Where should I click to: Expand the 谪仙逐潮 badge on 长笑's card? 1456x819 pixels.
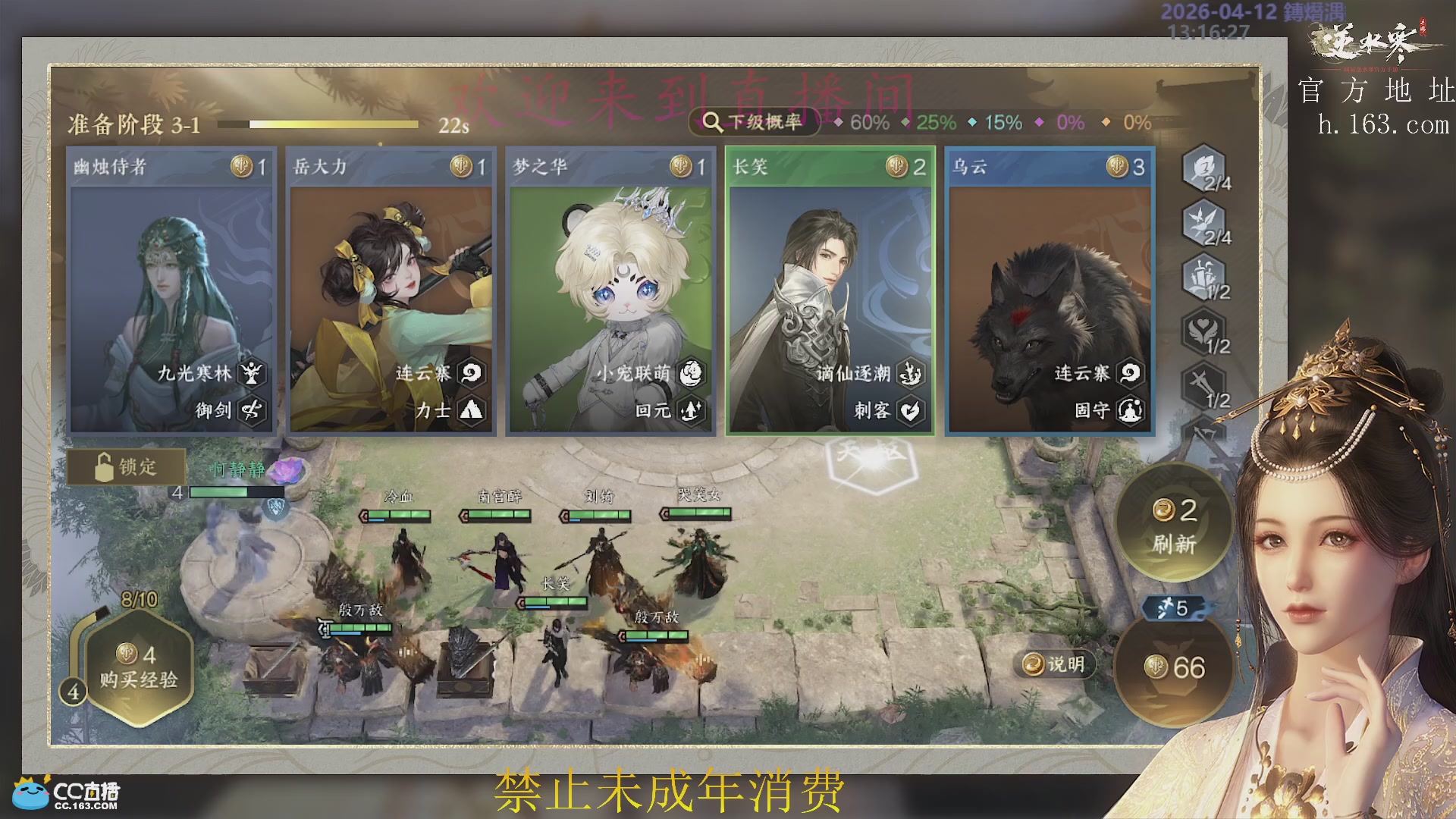coord(910,374)
